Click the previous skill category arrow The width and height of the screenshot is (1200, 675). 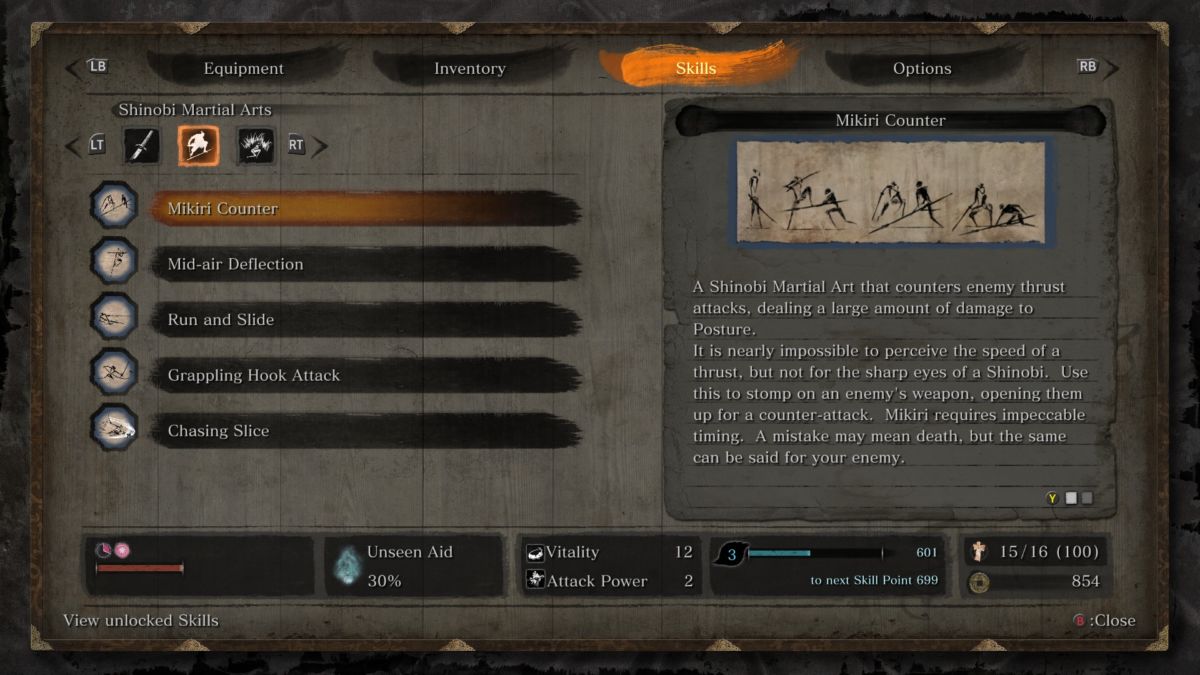72,146
